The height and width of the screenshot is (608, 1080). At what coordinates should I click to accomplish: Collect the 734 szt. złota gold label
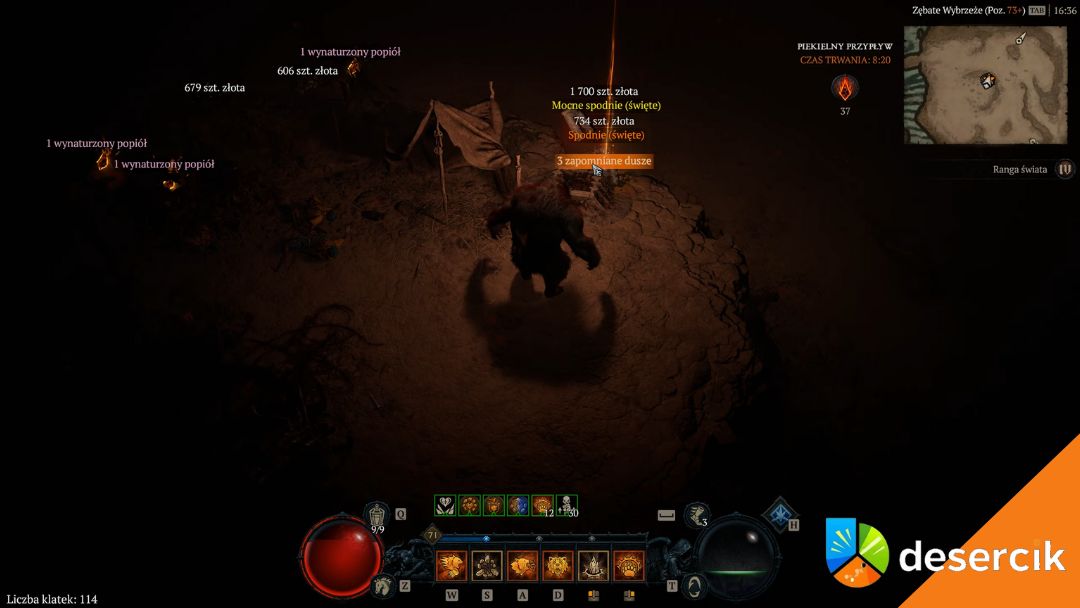pos(604,120)
